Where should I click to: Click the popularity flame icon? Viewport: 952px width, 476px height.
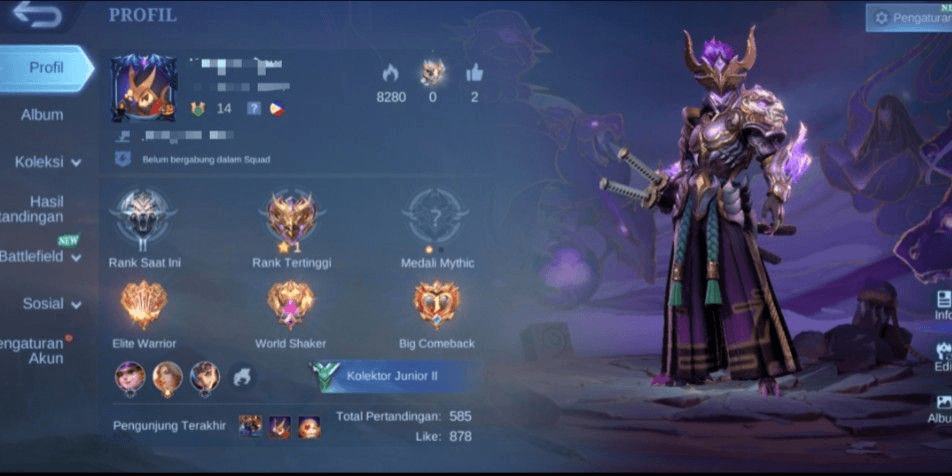[390, 73]
